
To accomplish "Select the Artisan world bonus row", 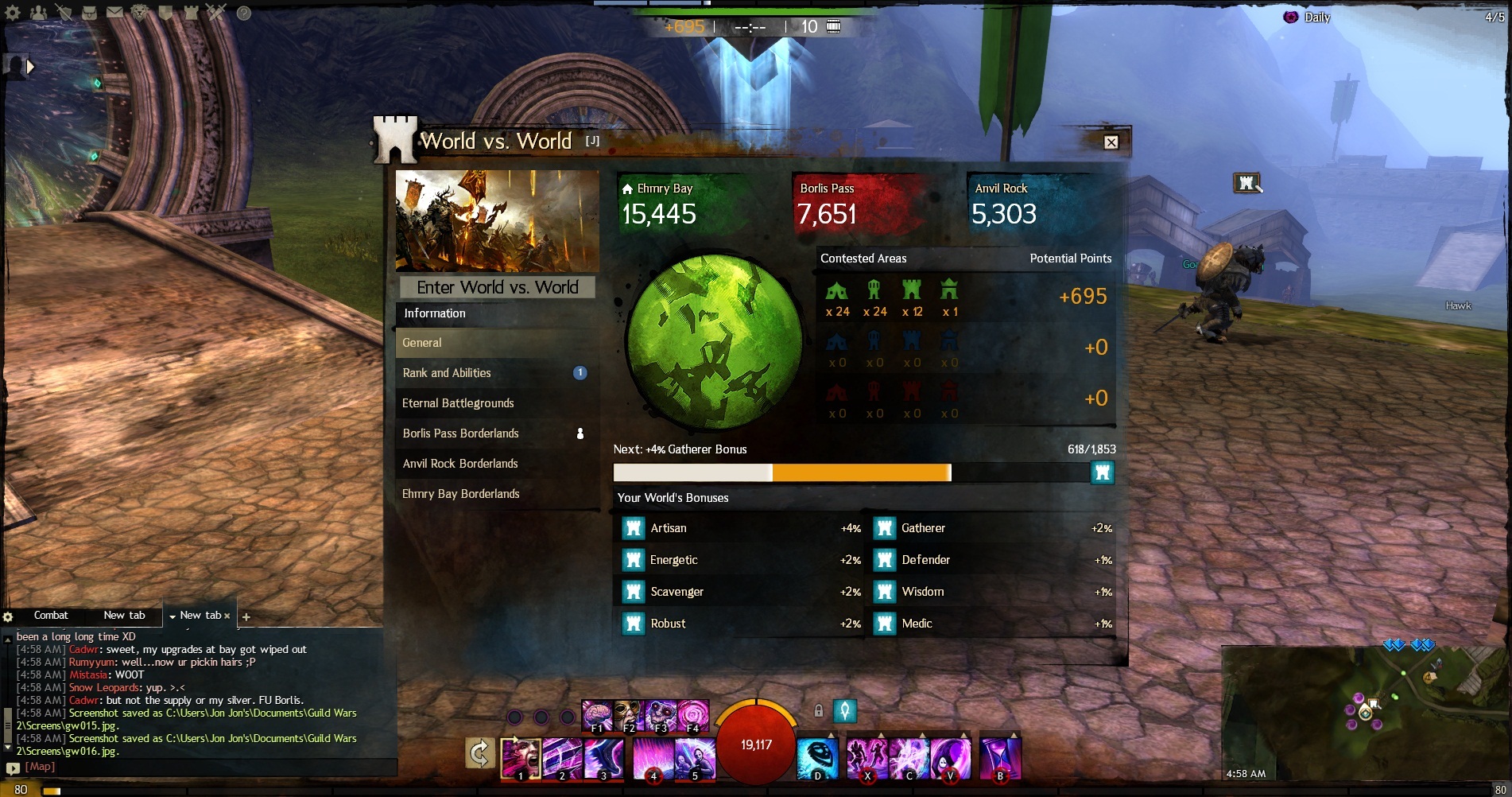I will (x=739, y=528).
